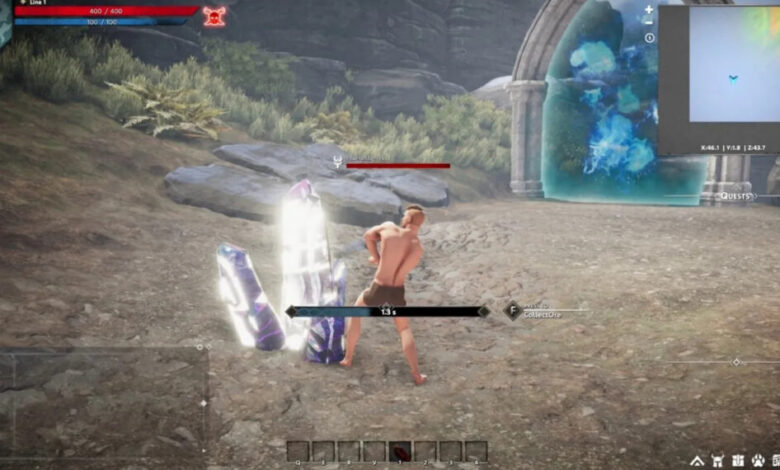Zoom in the minimap with plus button
Viewport: 780px width, 470px height.
click(649, 9)
